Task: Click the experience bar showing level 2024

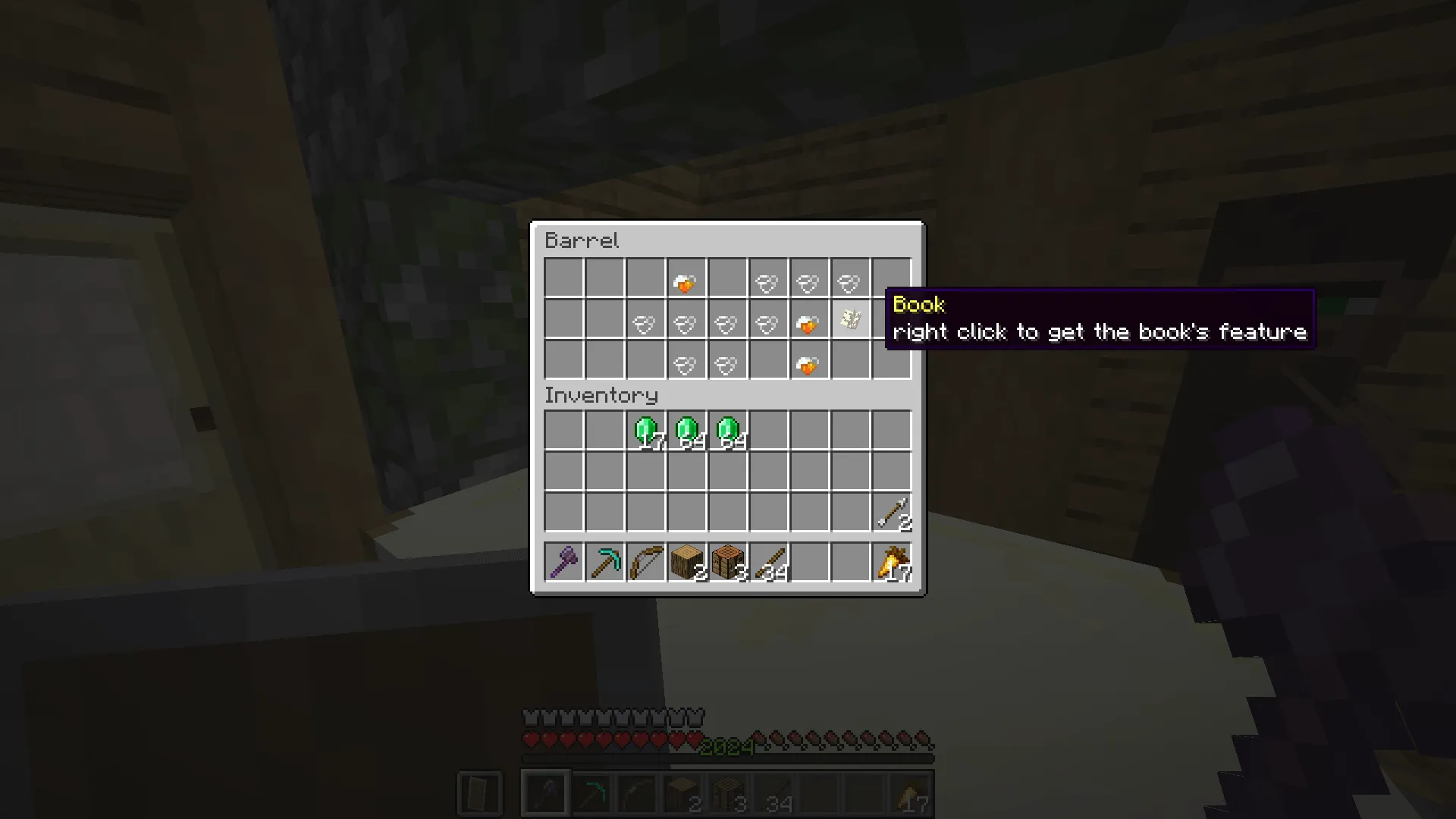Action: 728,747
